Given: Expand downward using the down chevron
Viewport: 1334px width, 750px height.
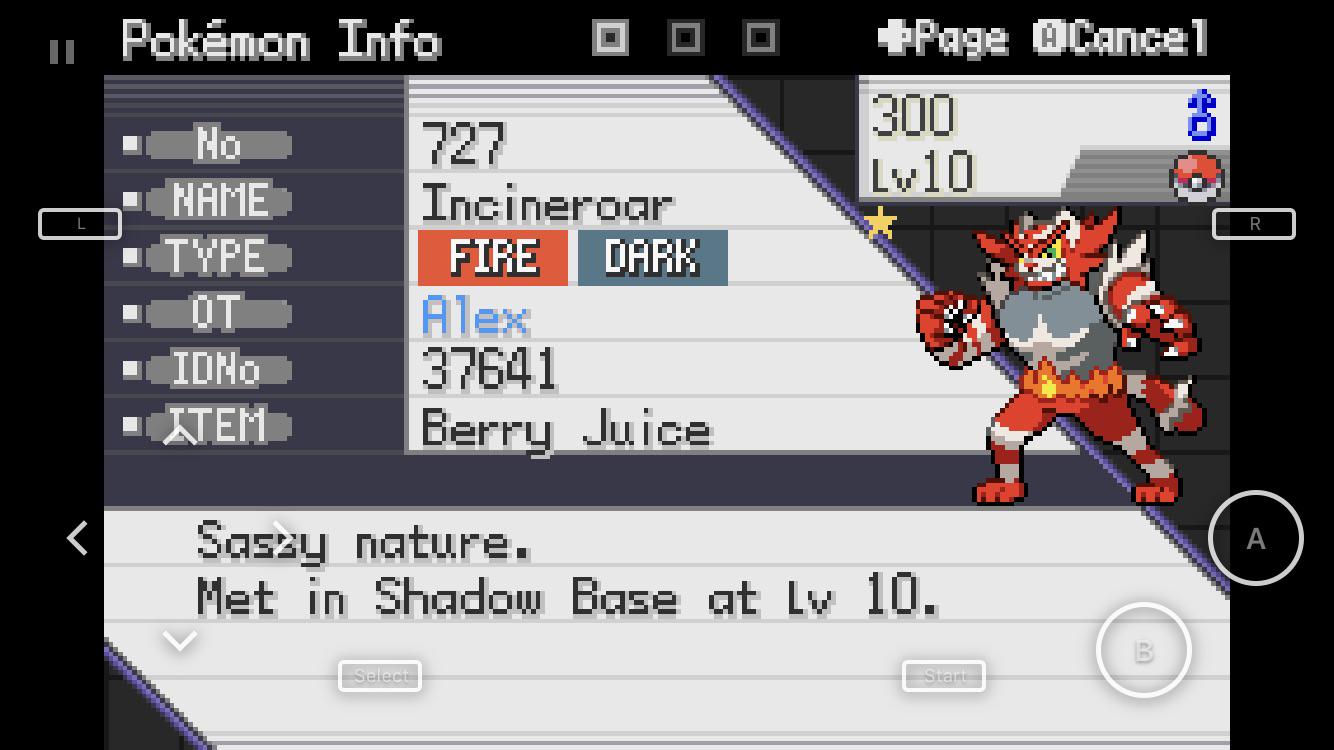Looking at the screenshot, I should [x=180, y=639].
